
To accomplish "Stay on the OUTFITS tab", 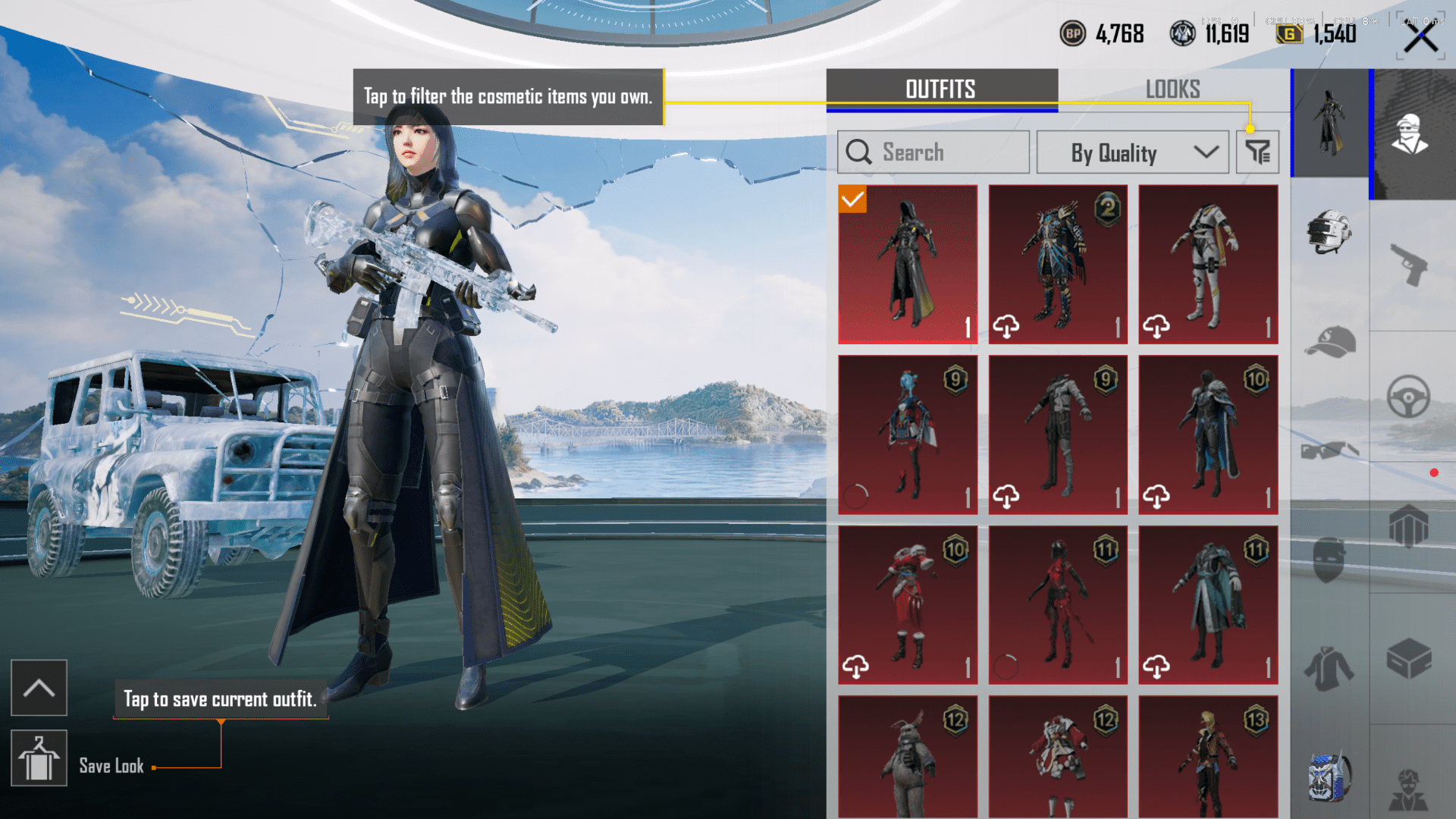I will [940, 89].
